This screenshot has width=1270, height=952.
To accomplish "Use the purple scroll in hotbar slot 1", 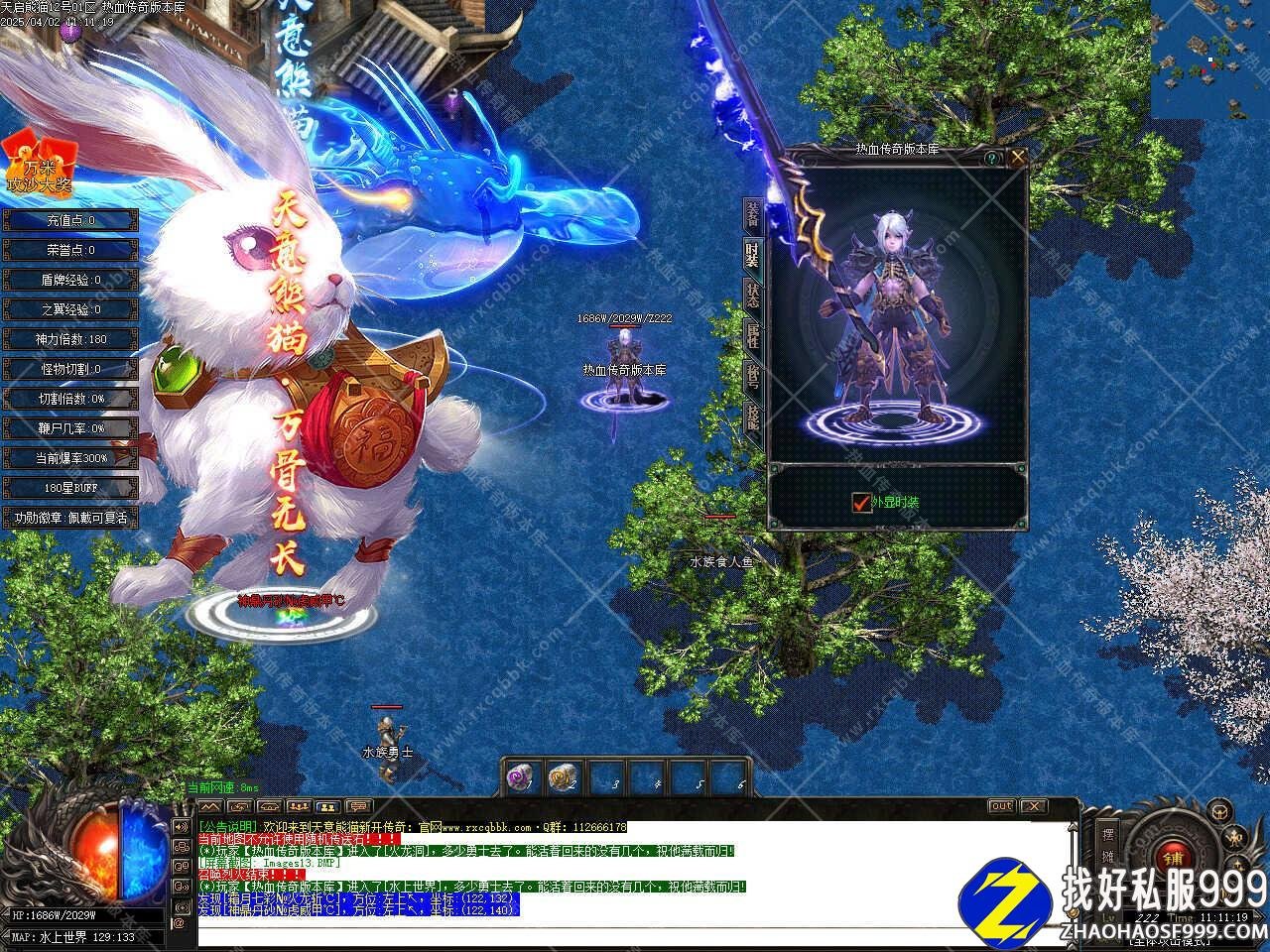I will (x=520, y=776).
